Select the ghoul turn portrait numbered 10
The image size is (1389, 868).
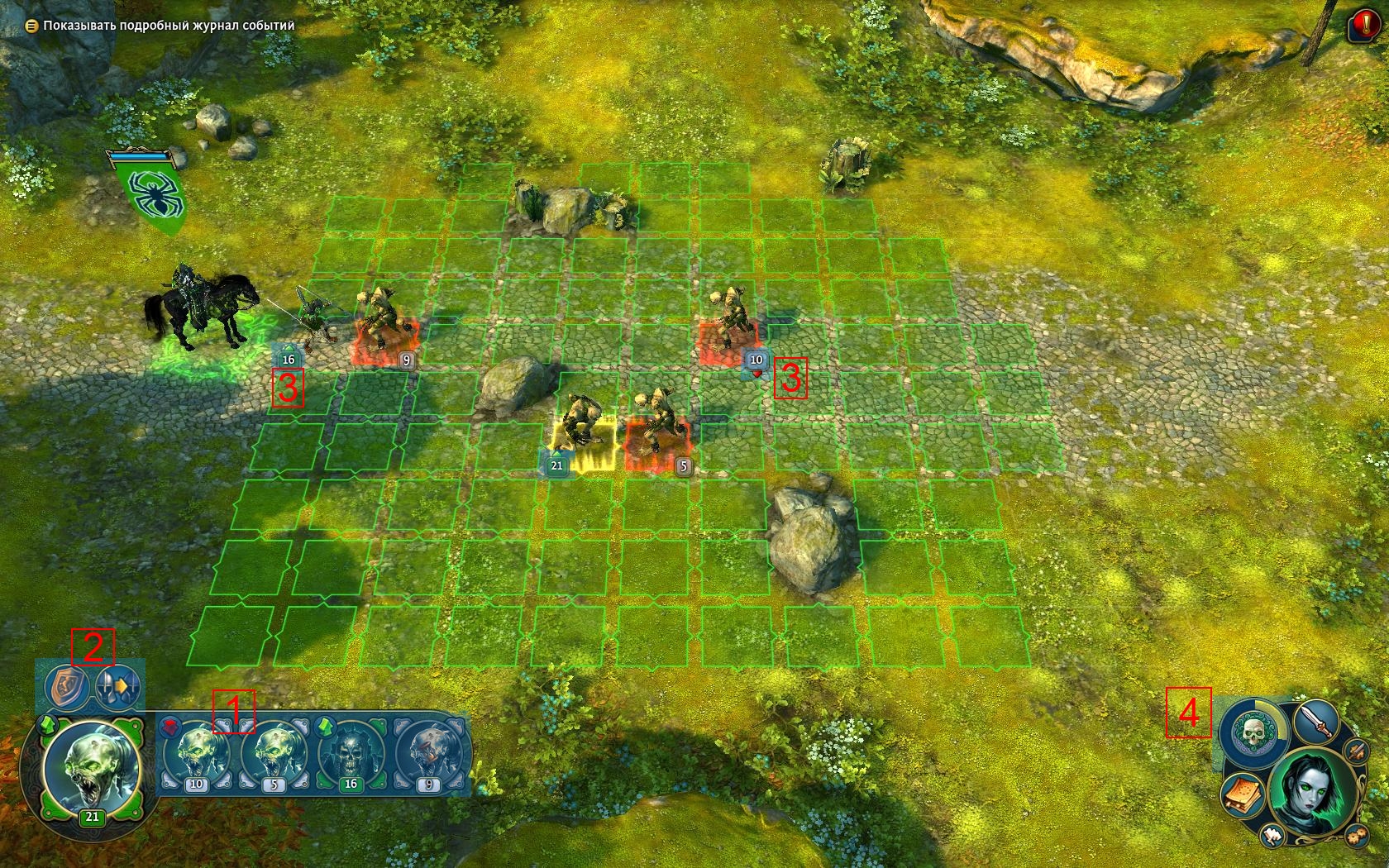[x=197, y=754]
